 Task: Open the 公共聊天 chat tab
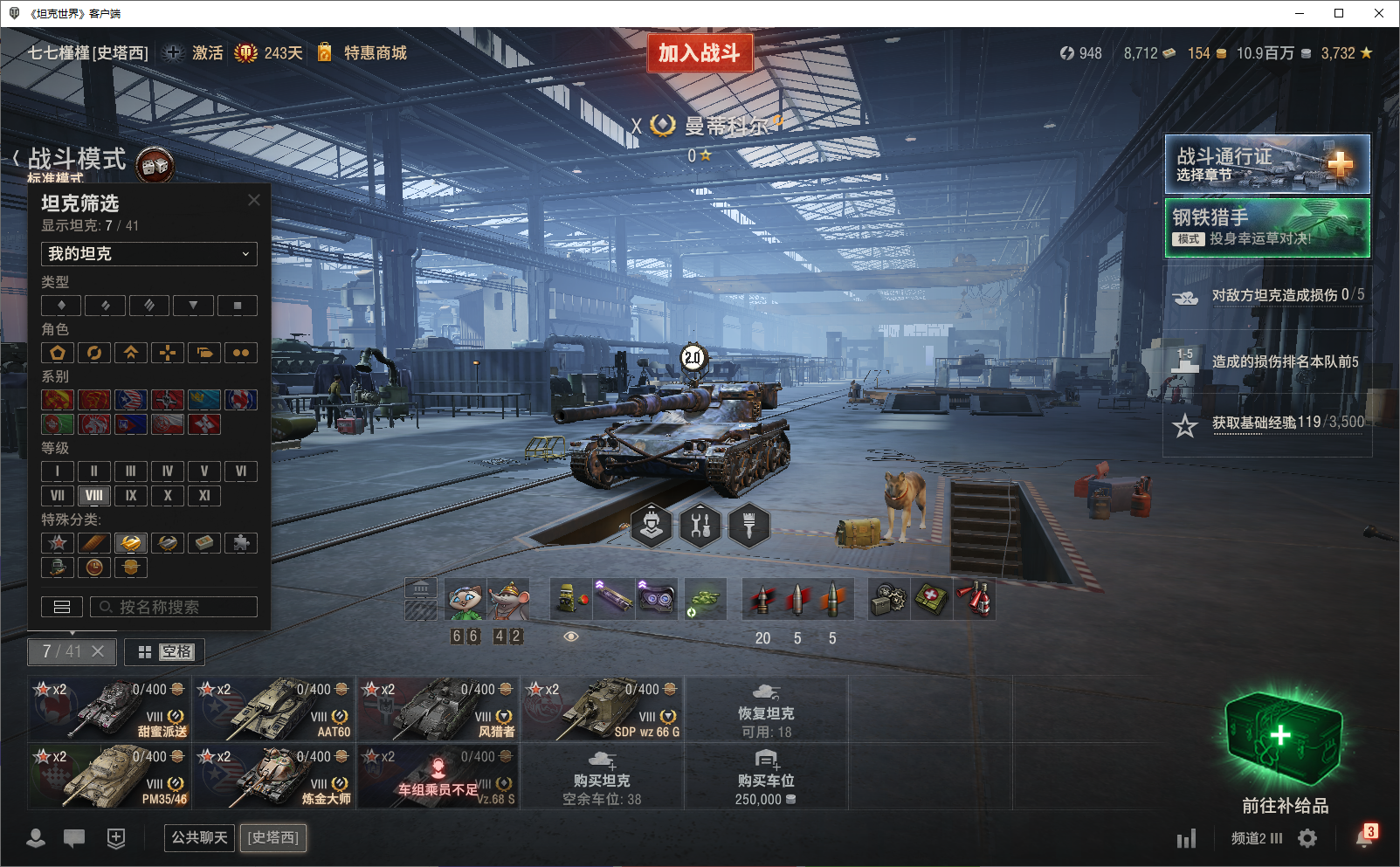tap(199, 838)
